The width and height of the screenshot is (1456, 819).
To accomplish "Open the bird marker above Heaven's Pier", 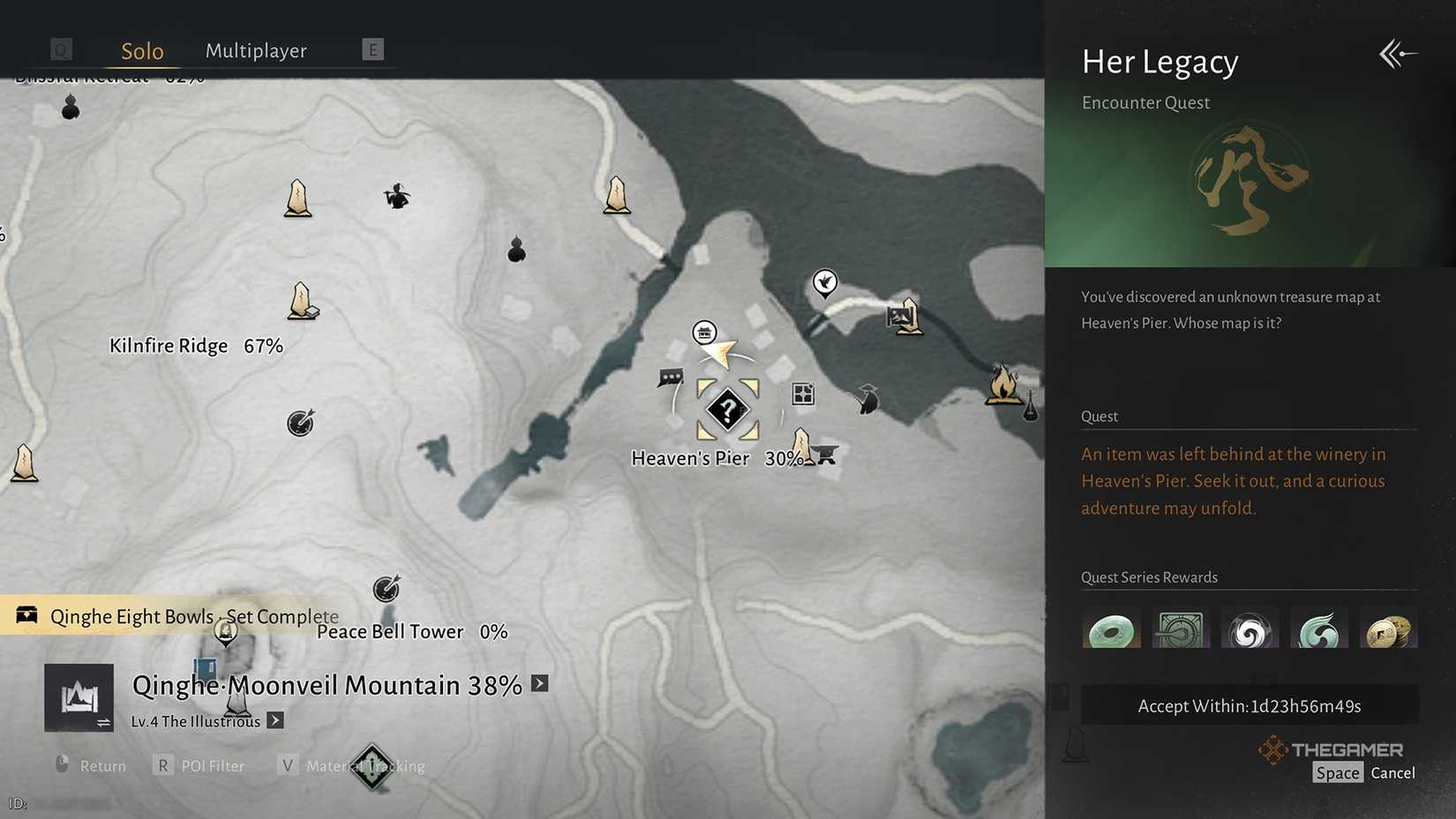I will [x=824, y=282].
